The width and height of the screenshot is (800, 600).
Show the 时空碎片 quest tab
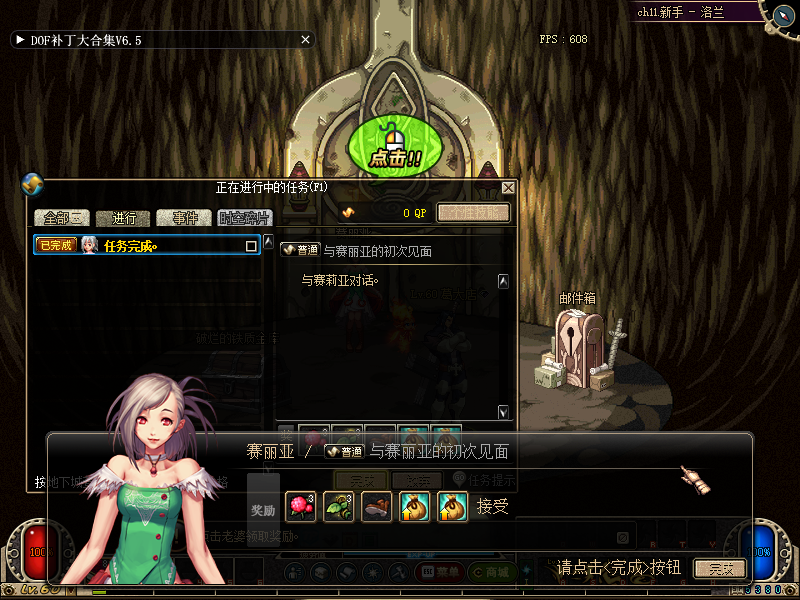tap(245, 218)
